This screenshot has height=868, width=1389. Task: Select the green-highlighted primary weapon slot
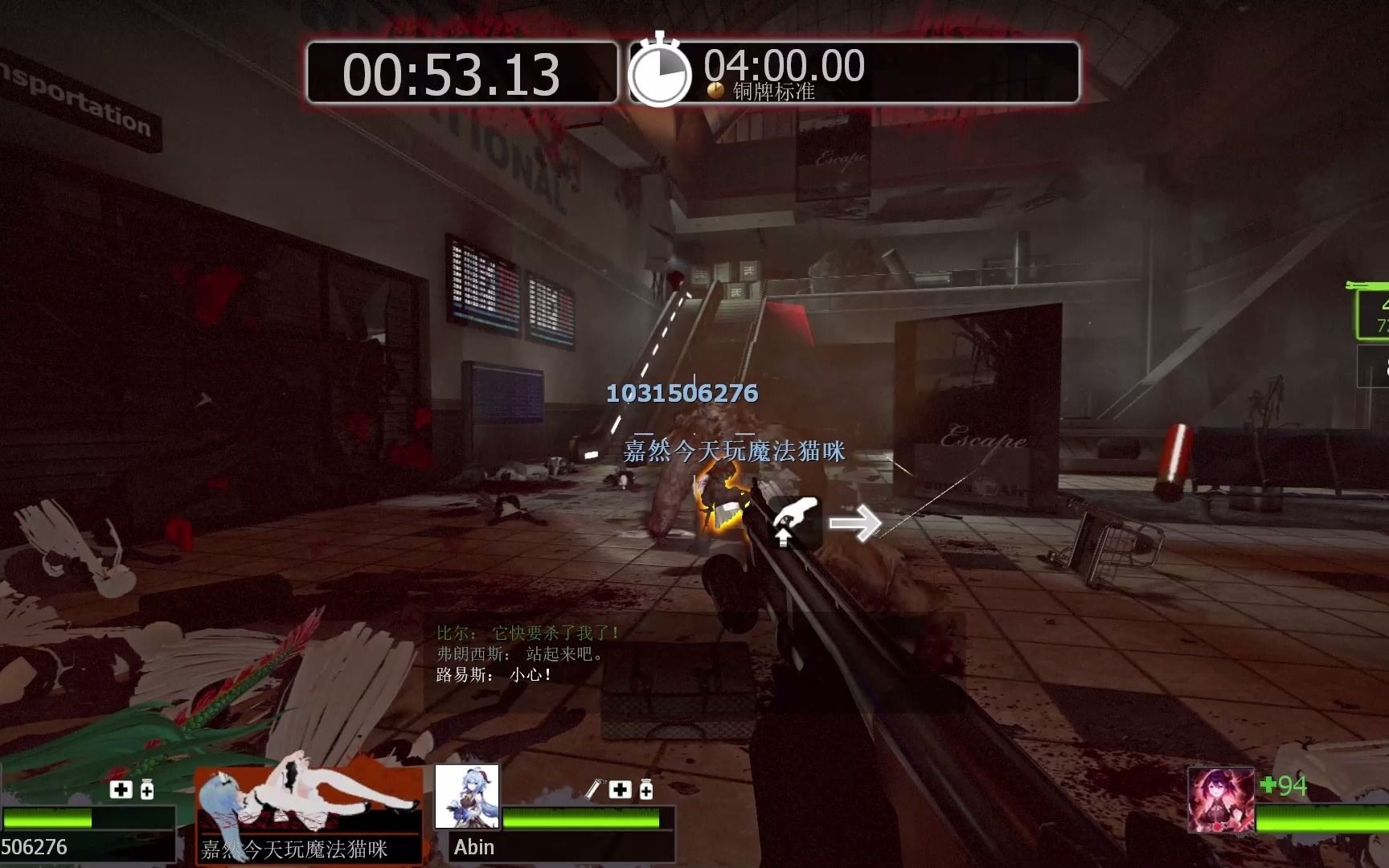tap(1374, 314)
